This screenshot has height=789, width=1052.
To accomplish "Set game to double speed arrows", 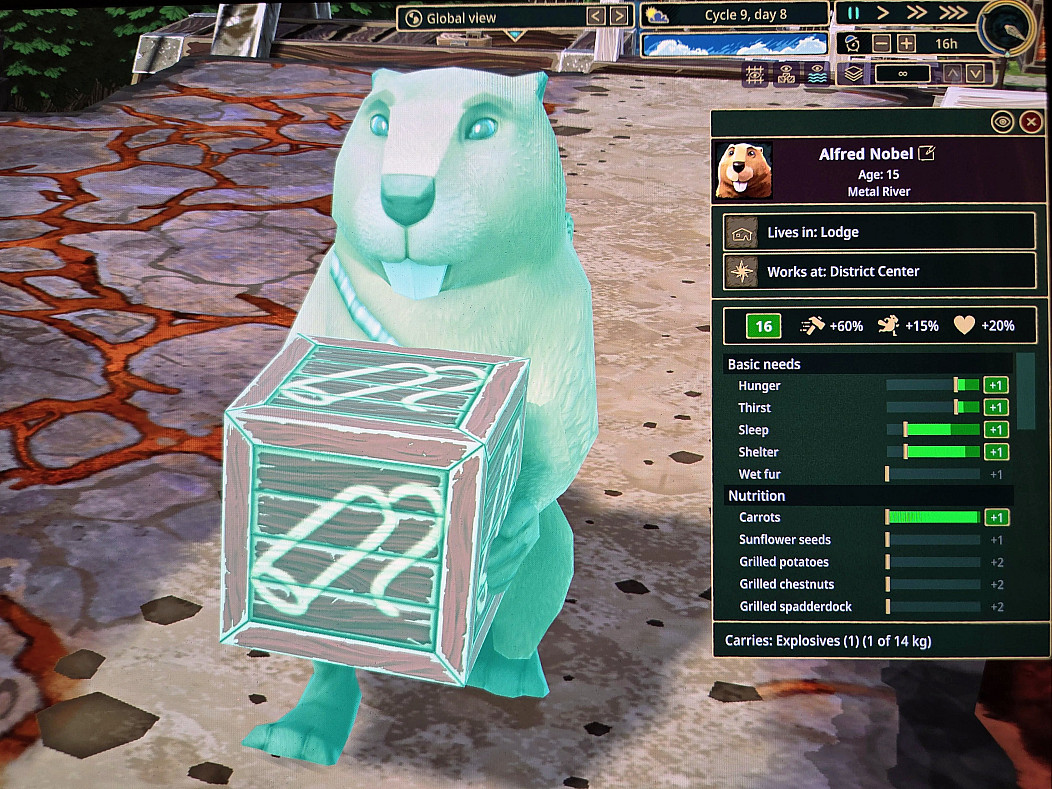I will [x=915, y=14].
